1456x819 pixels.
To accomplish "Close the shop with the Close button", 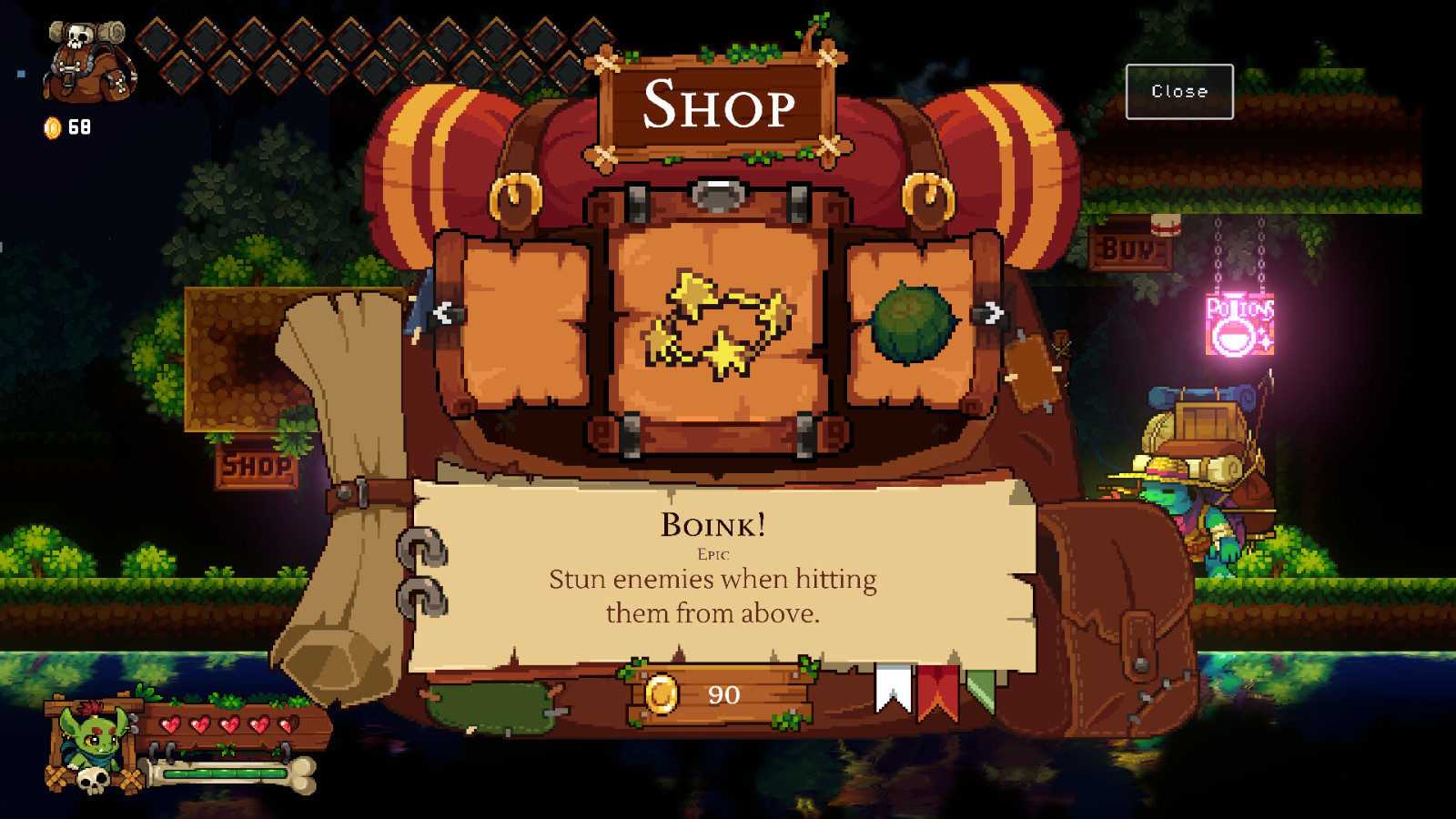I will 1179,91.
